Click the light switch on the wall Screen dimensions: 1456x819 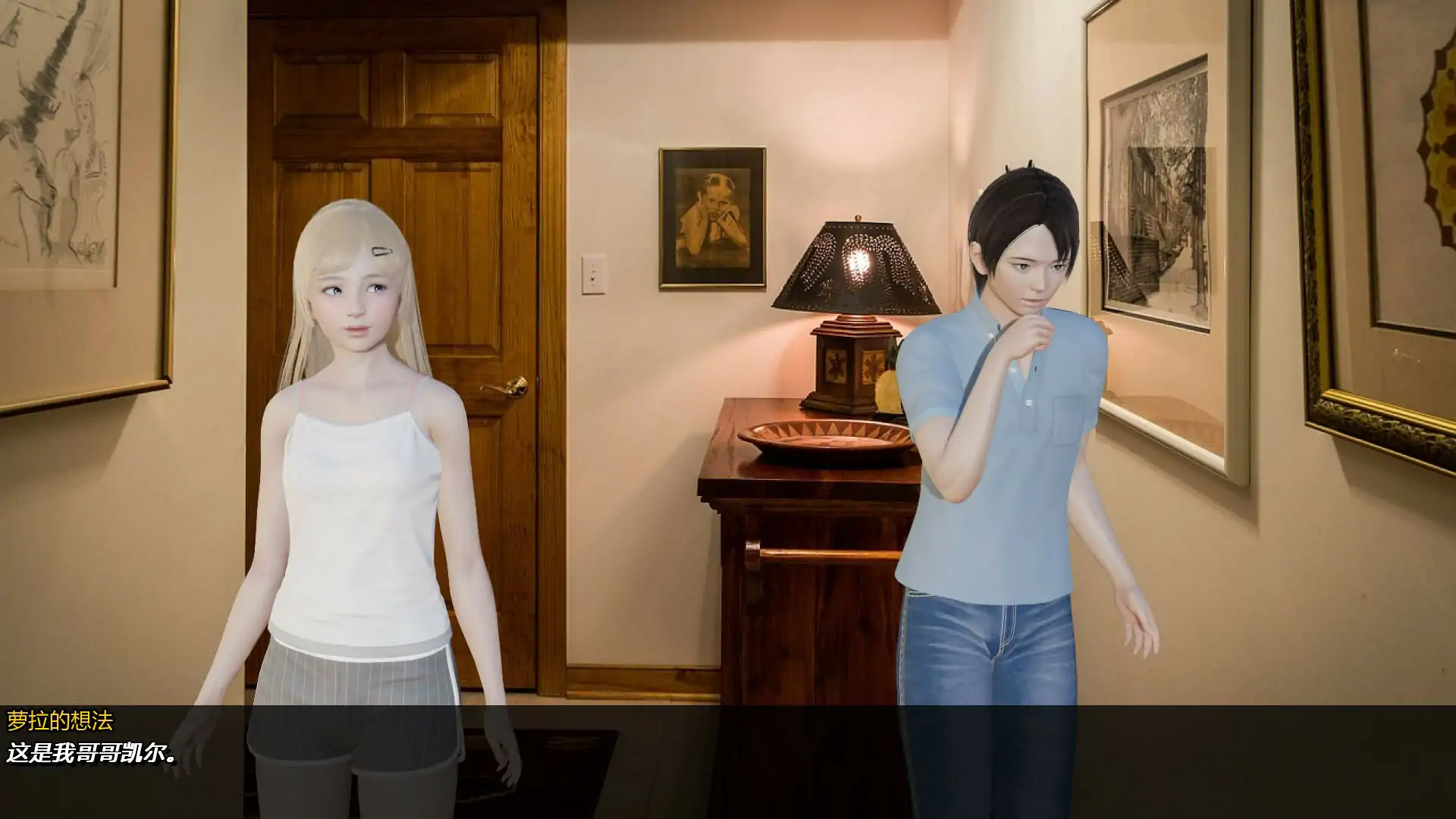(593, 275)
